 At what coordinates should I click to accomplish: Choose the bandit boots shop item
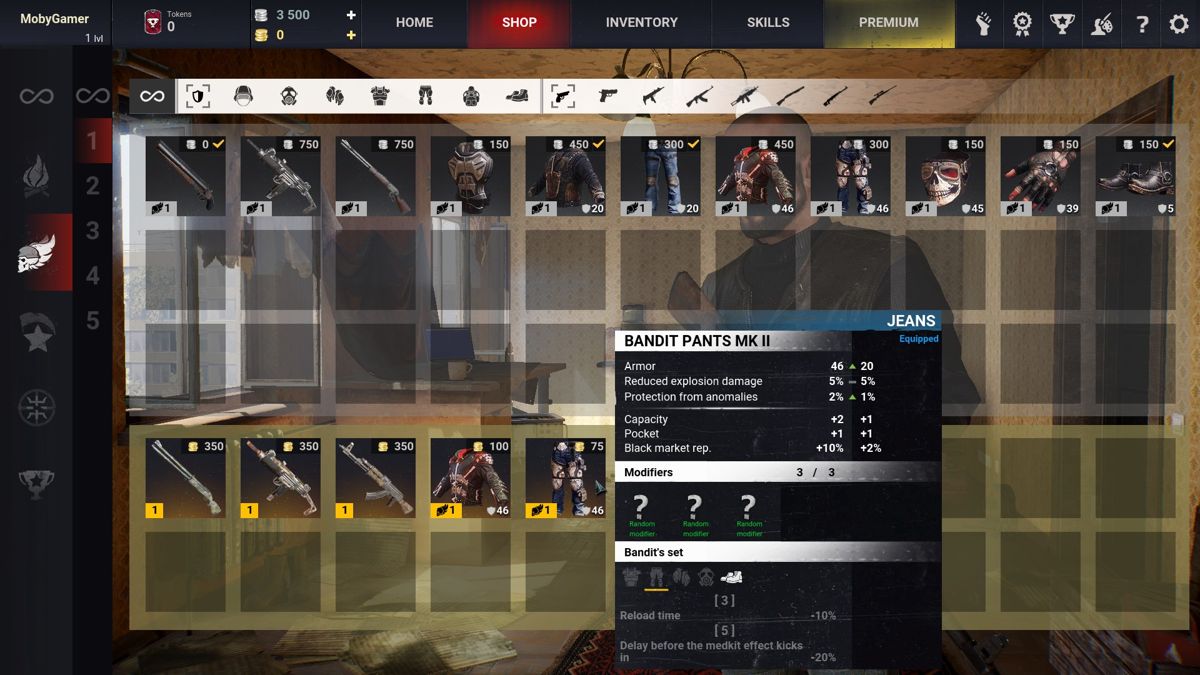[1135, 176]
